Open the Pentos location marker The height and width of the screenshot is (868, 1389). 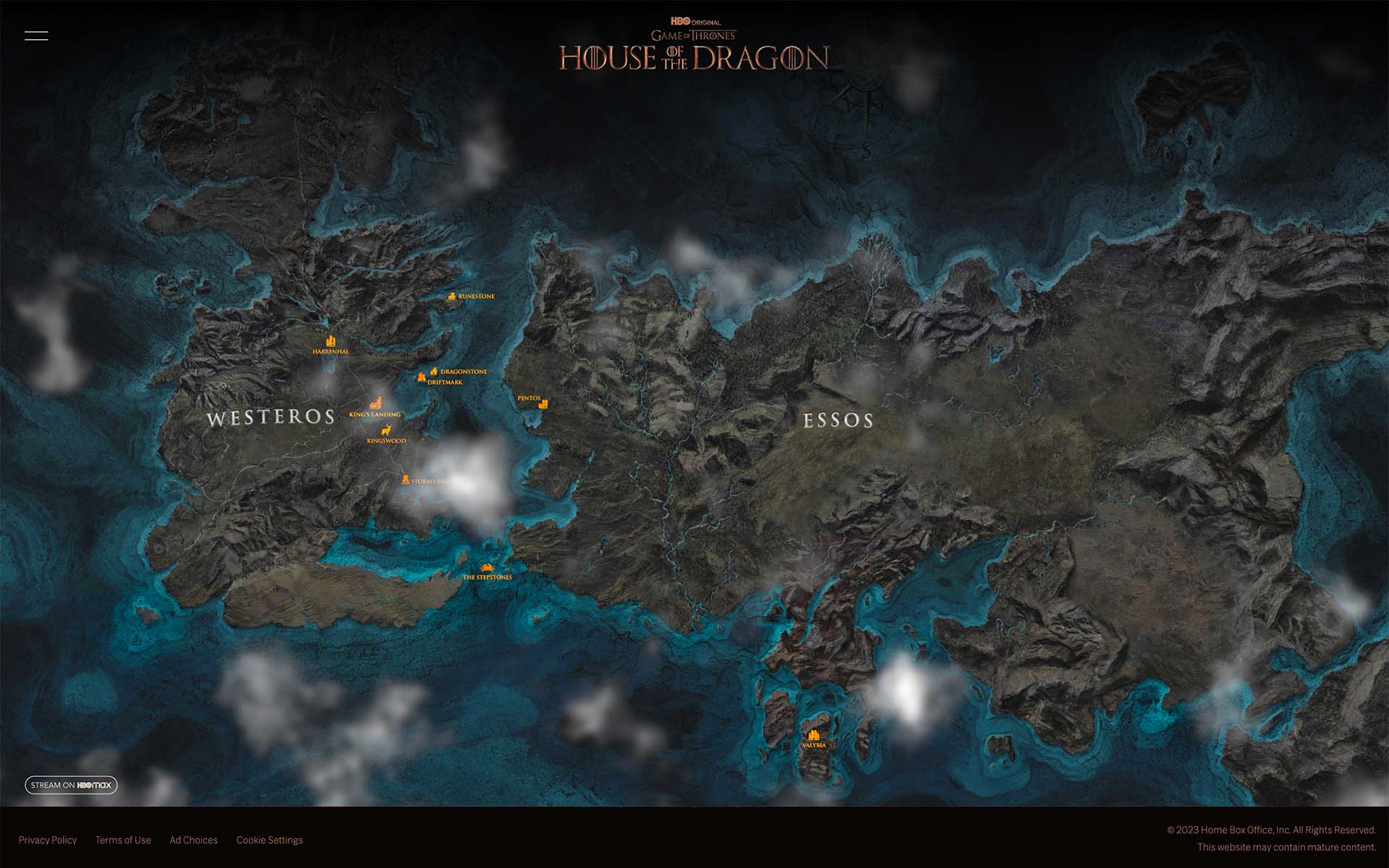click(543, 404)
